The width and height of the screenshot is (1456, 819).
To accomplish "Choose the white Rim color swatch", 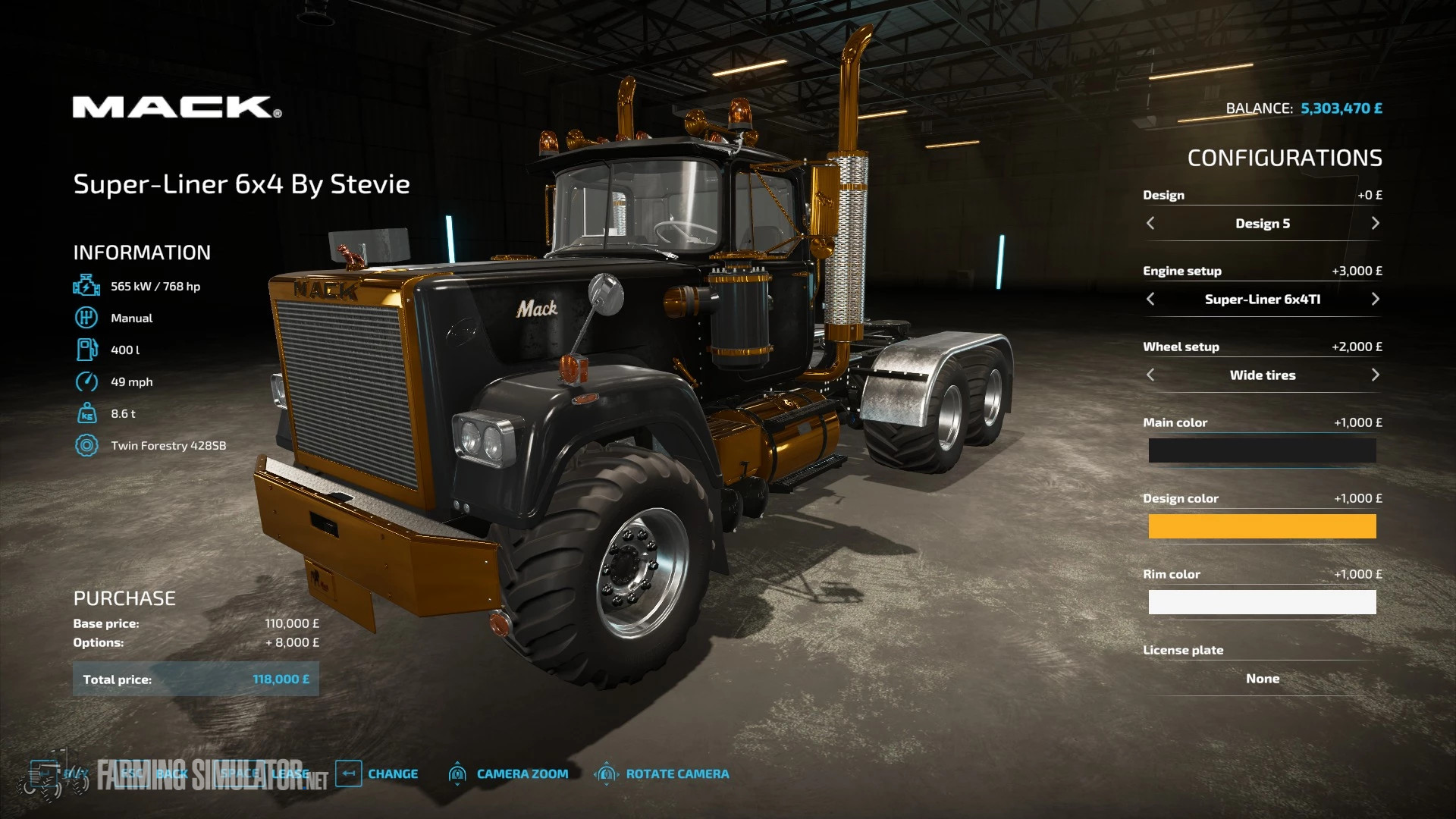I will 1262,601.
